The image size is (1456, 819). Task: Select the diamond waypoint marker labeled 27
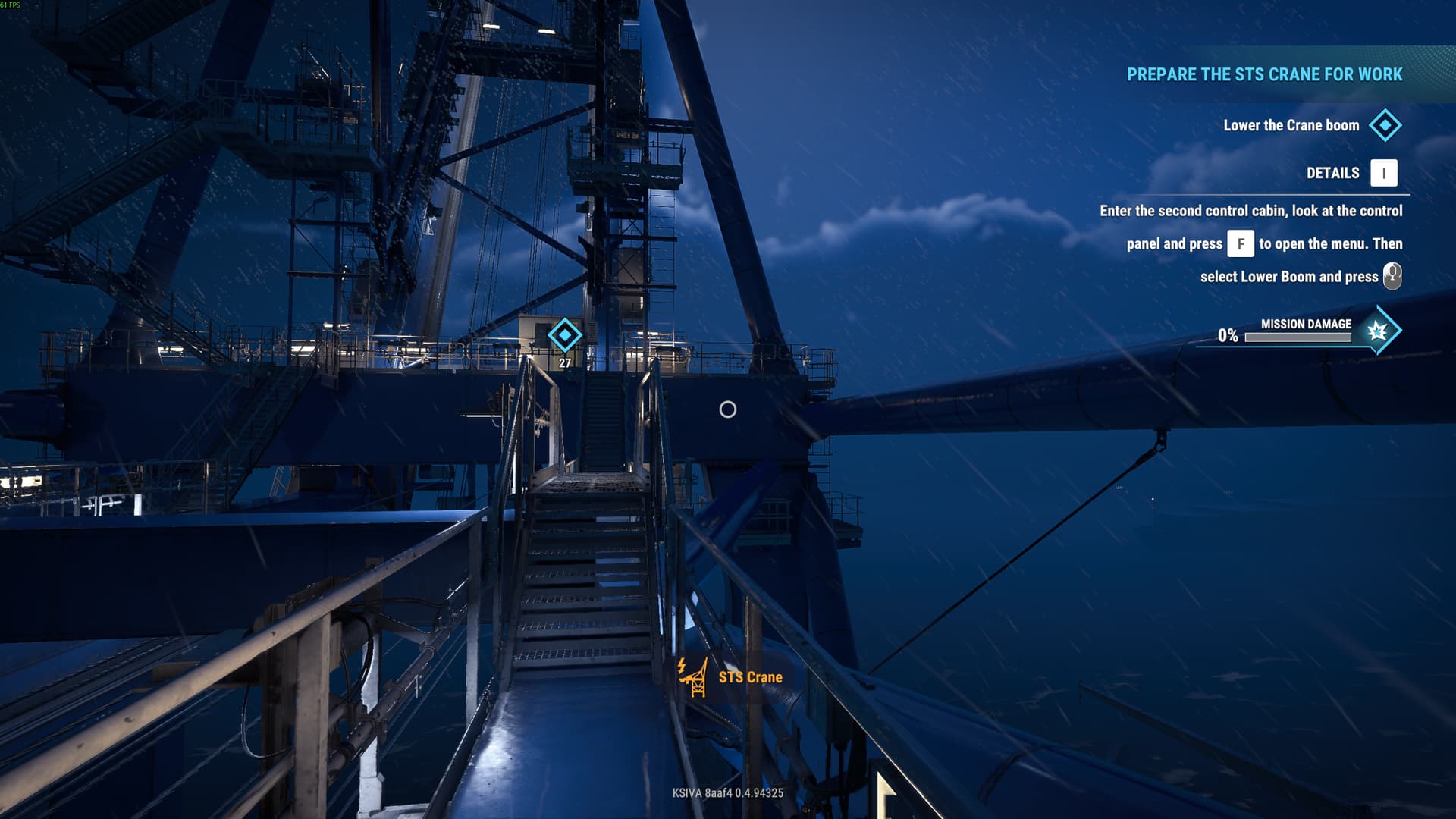[565, 335]
